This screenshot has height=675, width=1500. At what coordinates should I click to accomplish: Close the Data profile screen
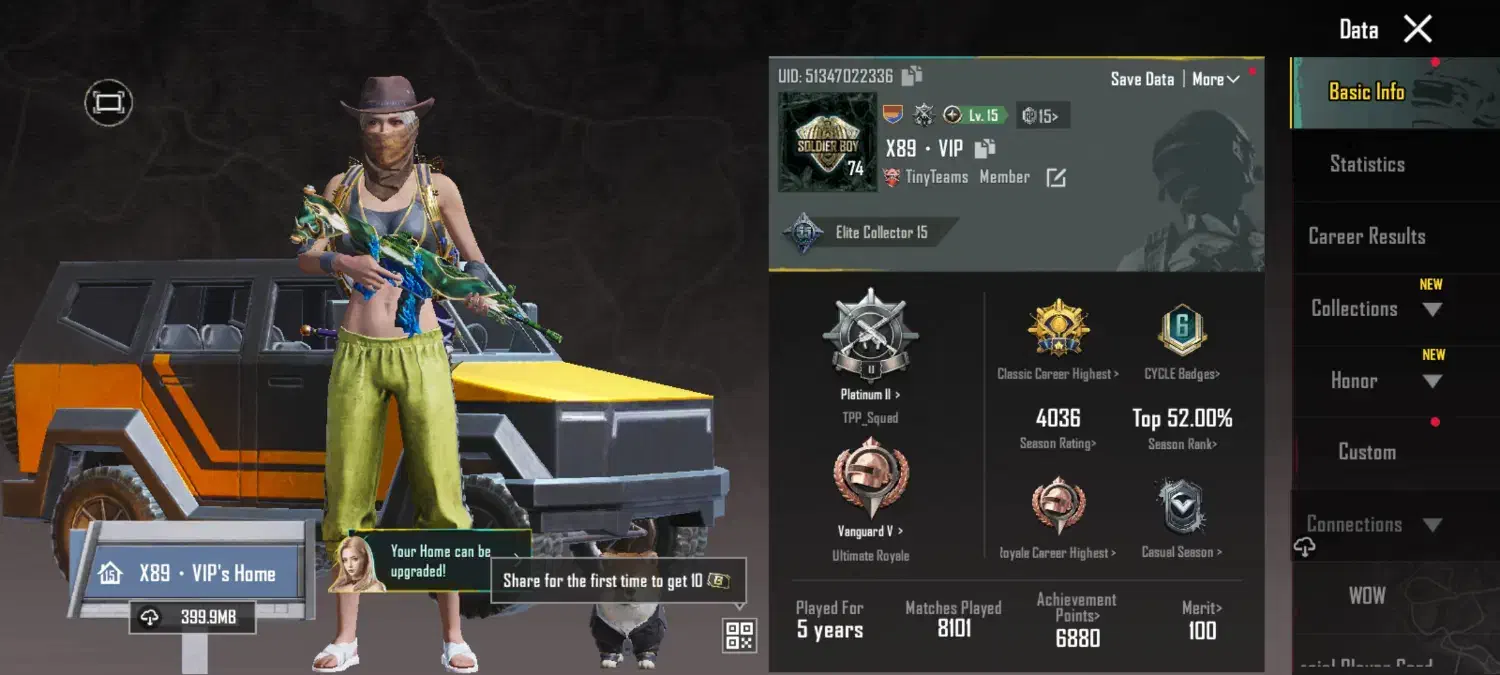1418,29
